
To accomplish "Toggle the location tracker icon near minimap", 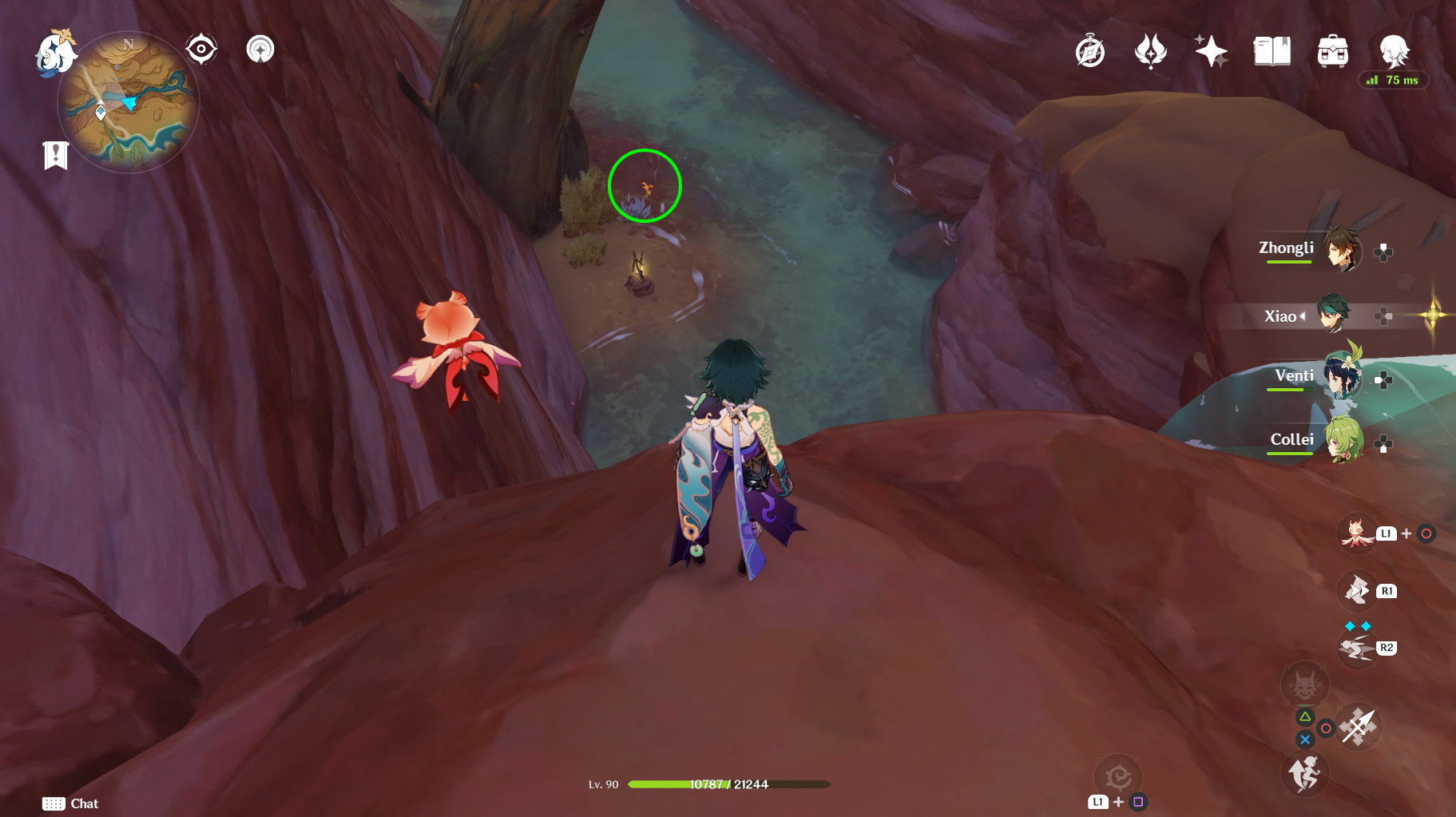I will tap(260, 48).
